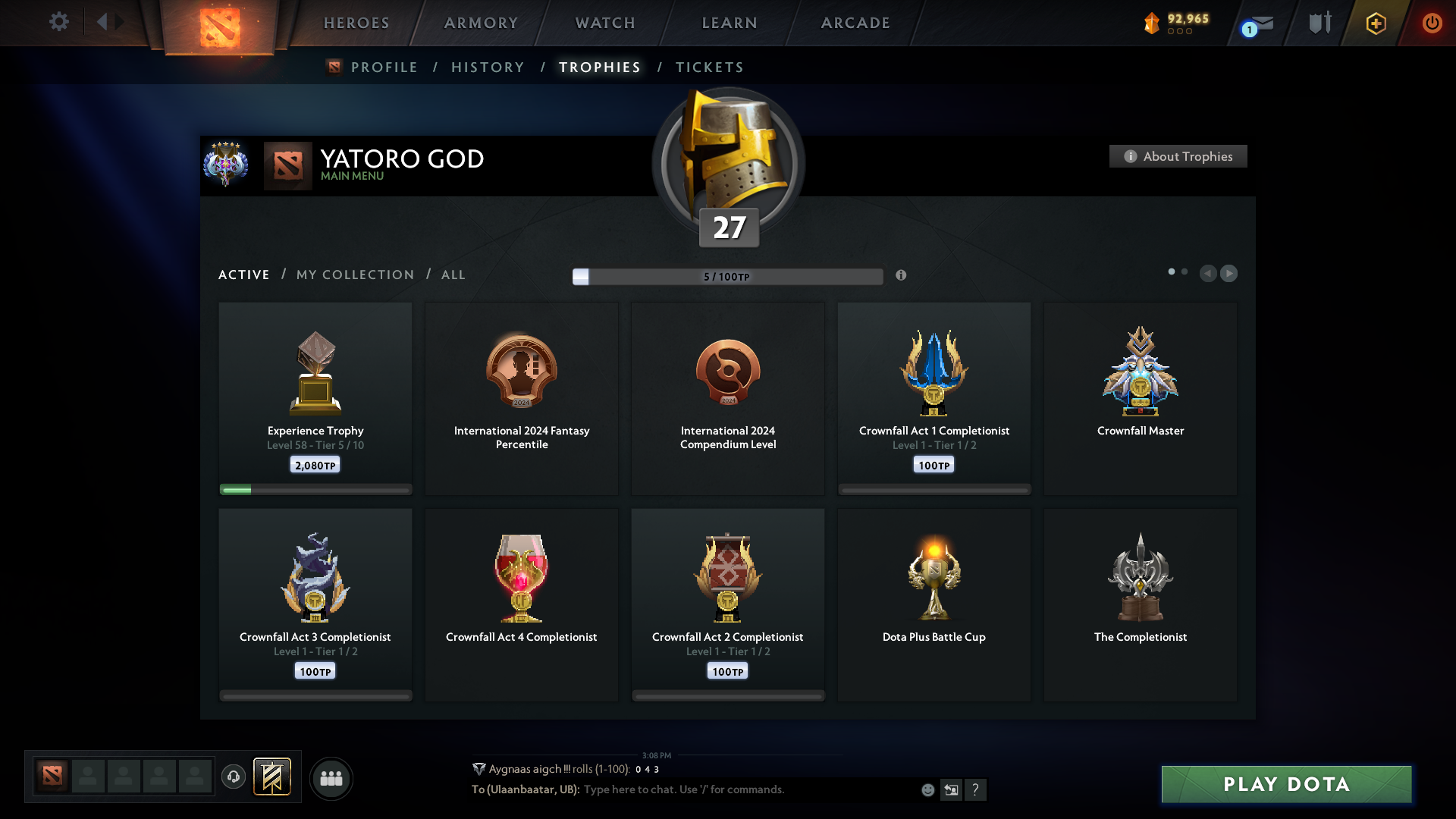
Task: Open the settings gear icon
Action: pos(59,22)
